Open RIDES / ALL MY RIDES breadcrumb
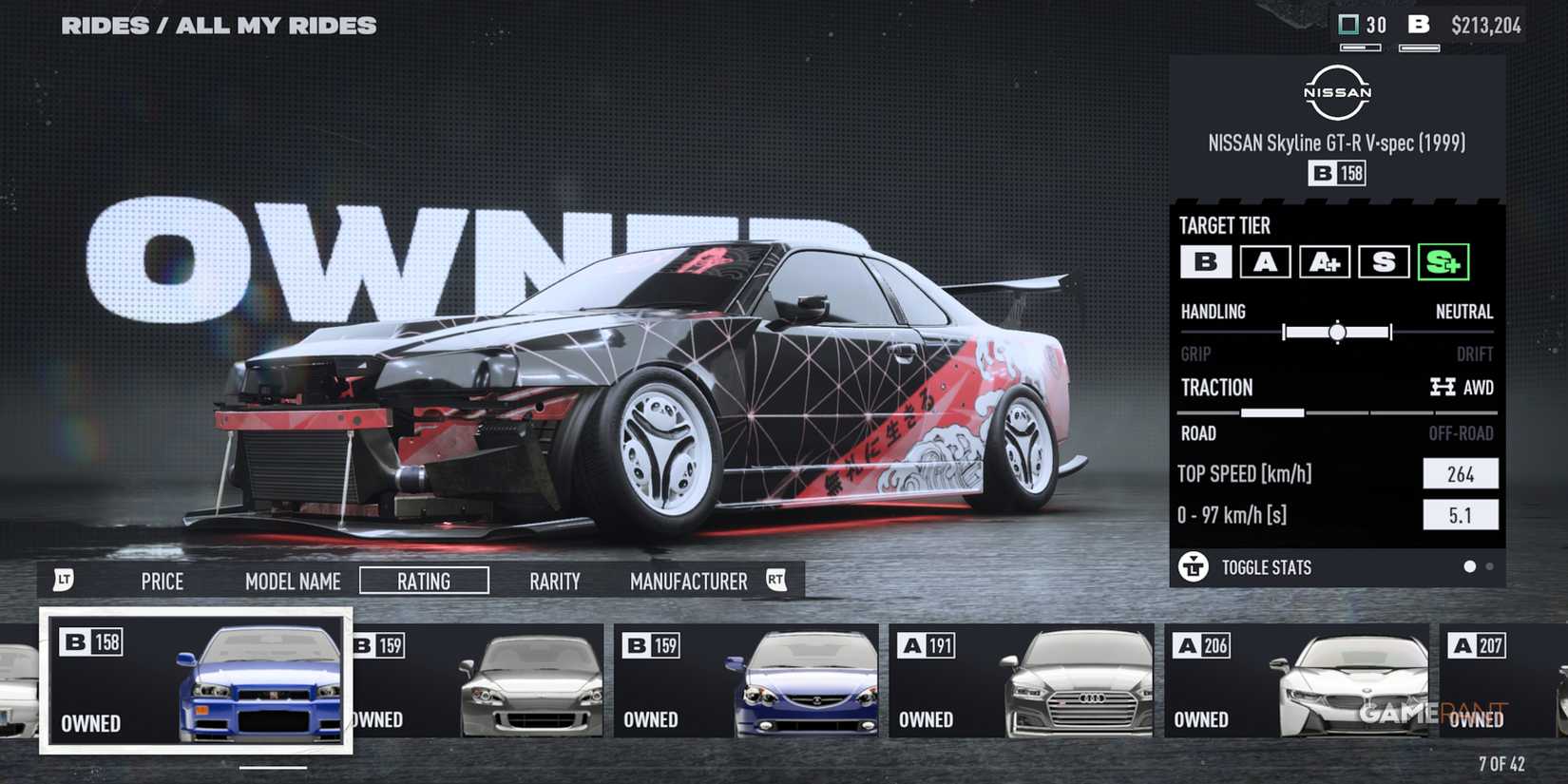The image size is (1568, 784). [219, 25]
